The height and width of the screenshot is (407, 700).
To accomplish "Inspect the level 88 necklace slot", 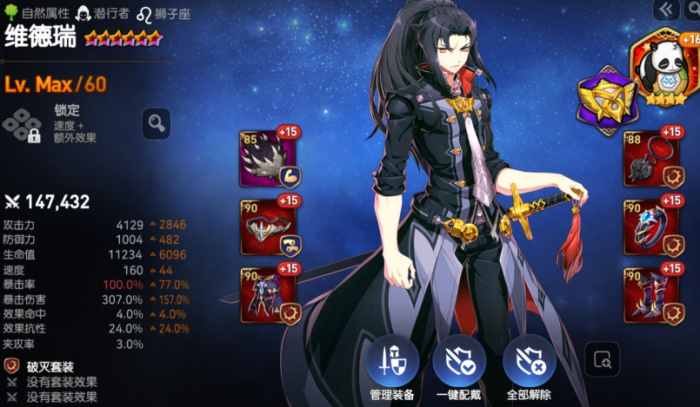I will [x=650, y=159].
